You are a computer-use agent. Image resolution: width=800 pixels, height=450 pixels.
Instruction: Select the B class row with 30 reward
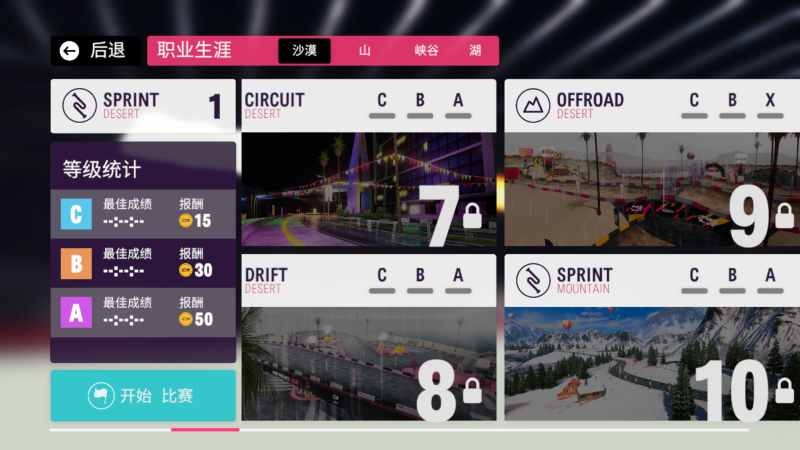[143, 263]
